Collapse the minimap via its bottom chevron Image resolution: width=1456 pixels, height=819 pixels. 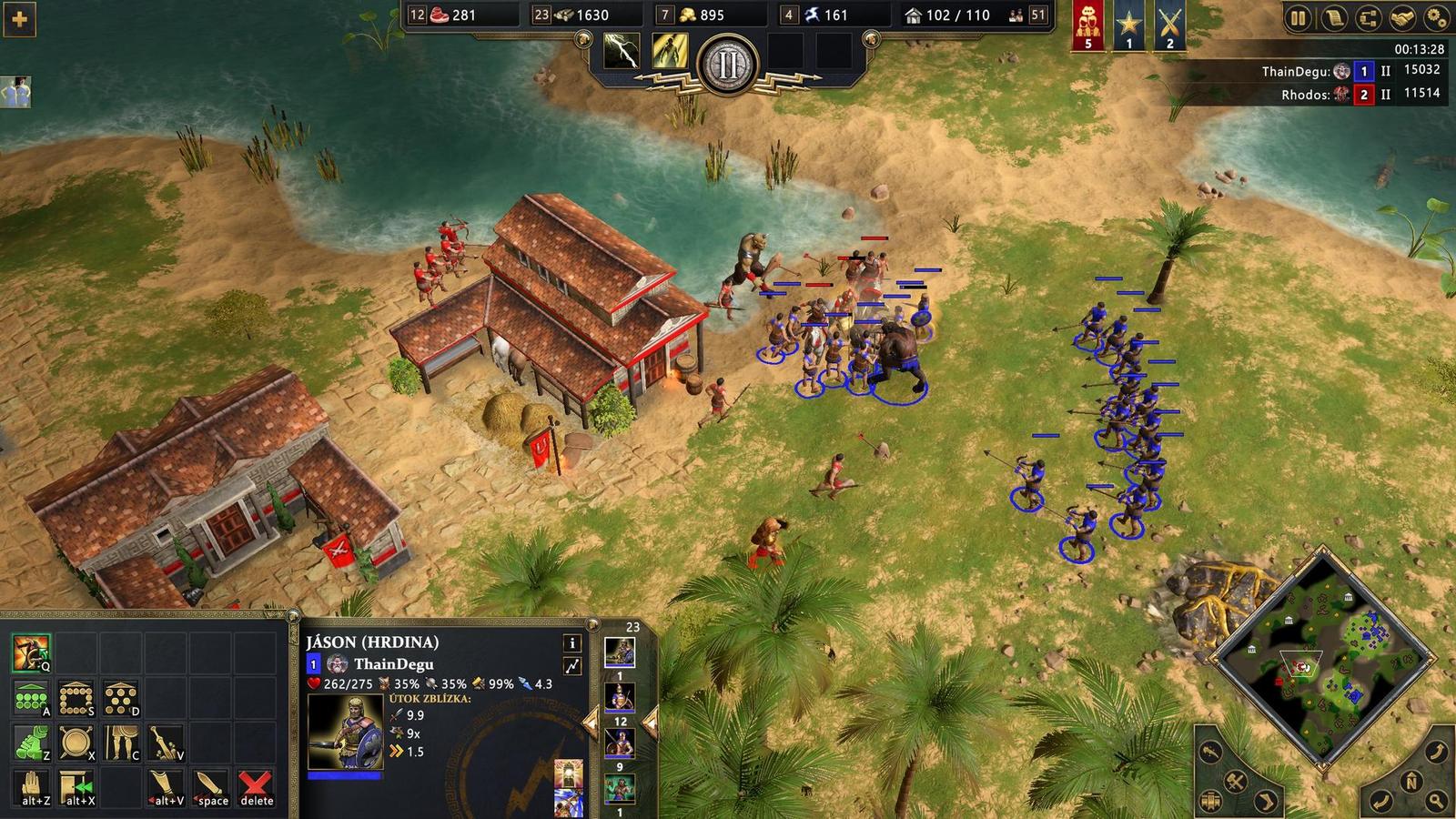pyautogui.click(x=1323, y=765)
